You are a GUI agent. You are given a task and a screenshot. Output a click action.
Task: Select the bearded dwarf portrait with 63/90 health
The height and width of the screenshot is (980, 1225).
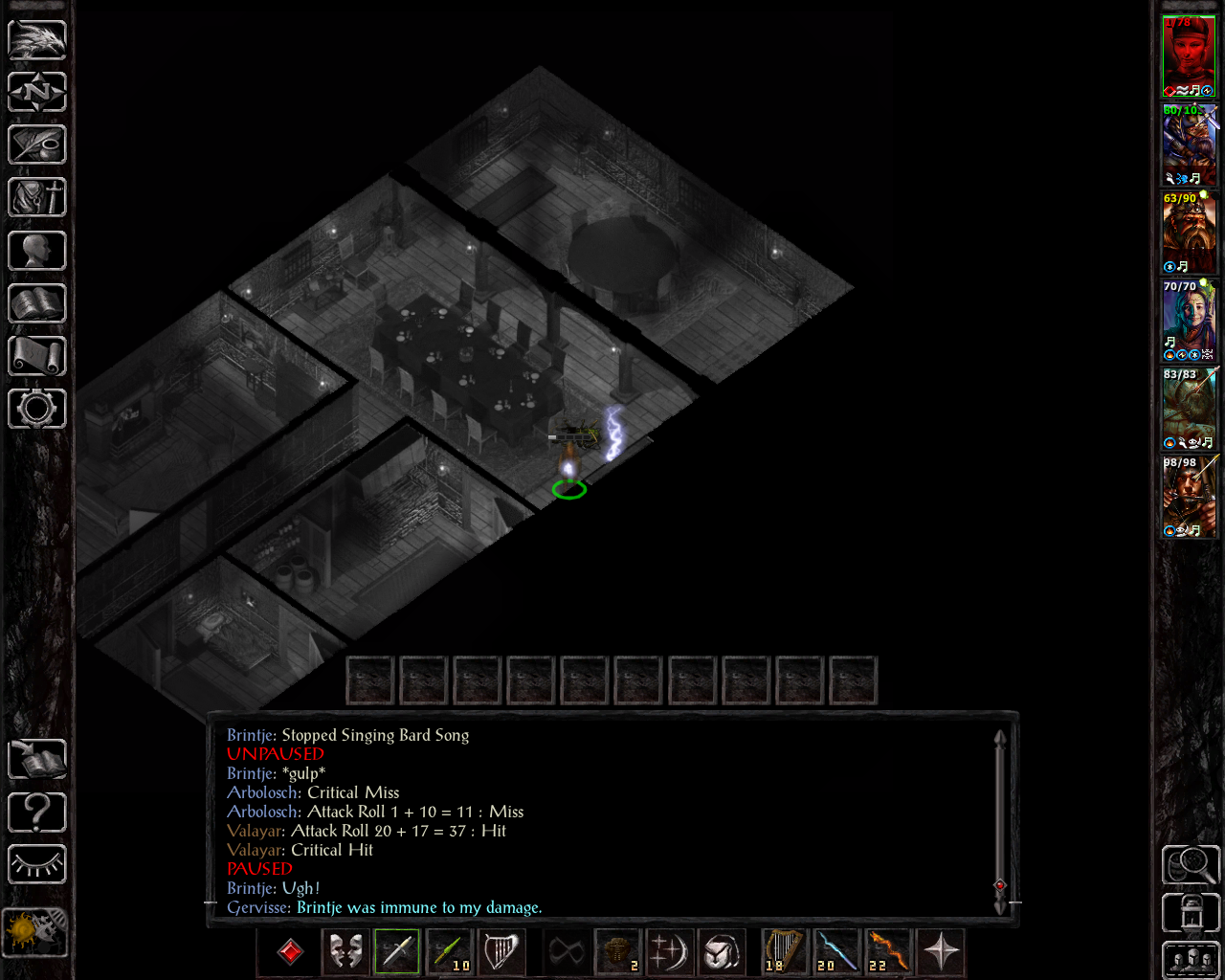(1189, 233)
